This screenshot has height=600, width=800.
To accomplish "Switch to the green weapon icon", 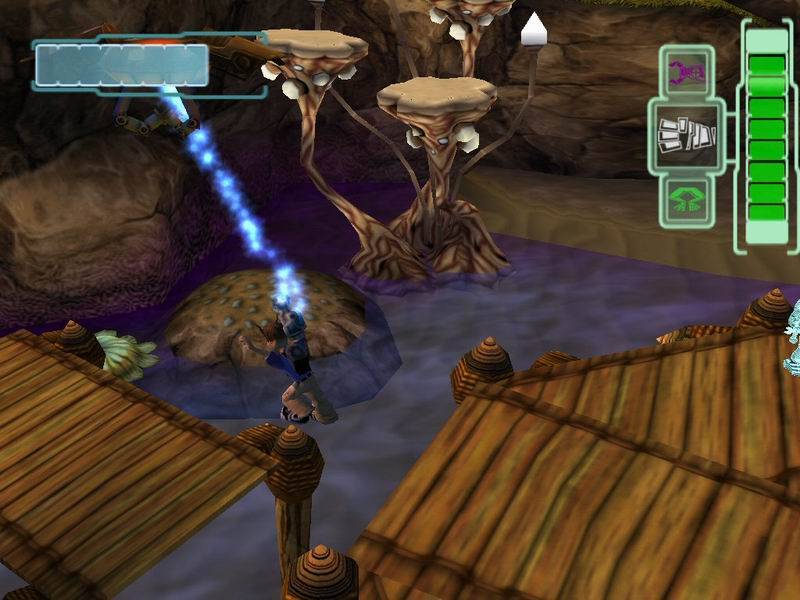I will 685,200.
